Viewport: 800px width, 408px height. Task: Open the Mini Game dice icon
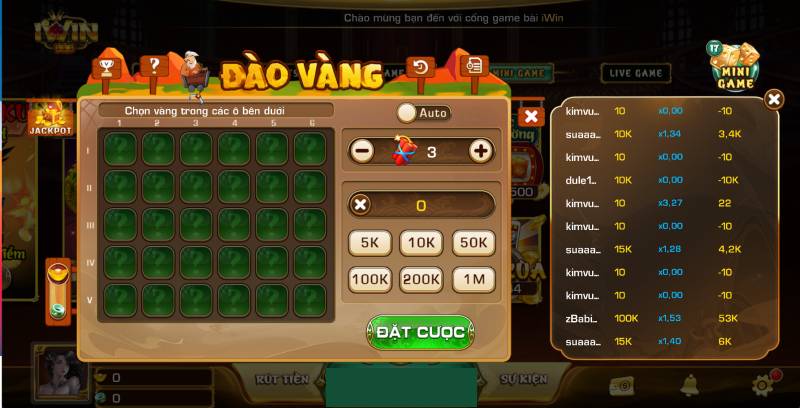735,65
